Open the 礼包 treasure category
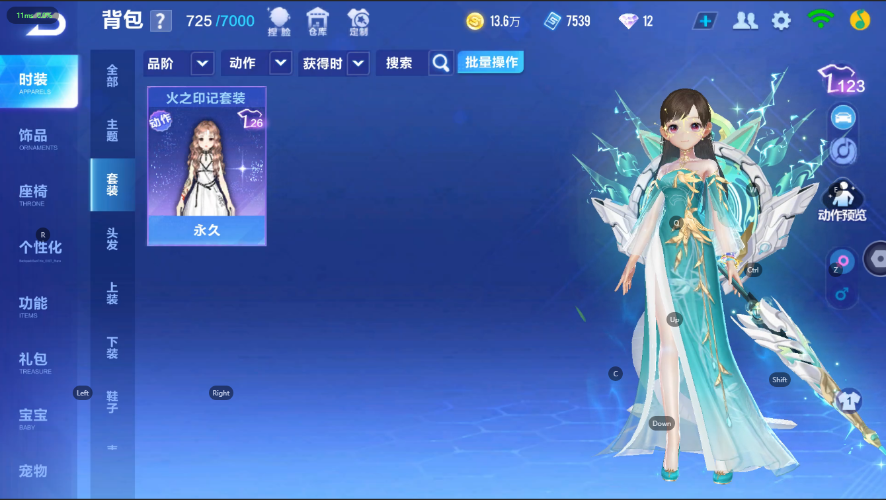This screenshot has width=886, height=500. 38,361
